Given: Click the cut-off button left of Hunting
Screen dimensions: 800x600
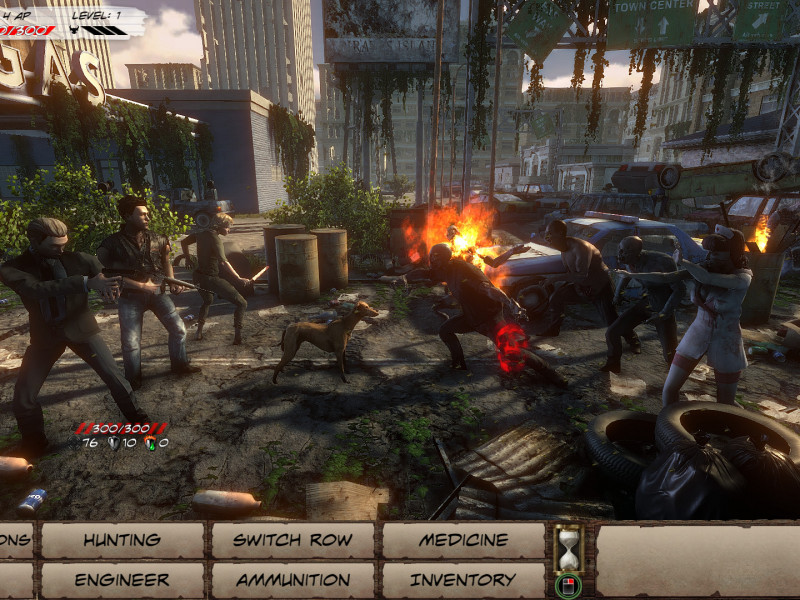Looking at the screenshot, I should 15,540.
